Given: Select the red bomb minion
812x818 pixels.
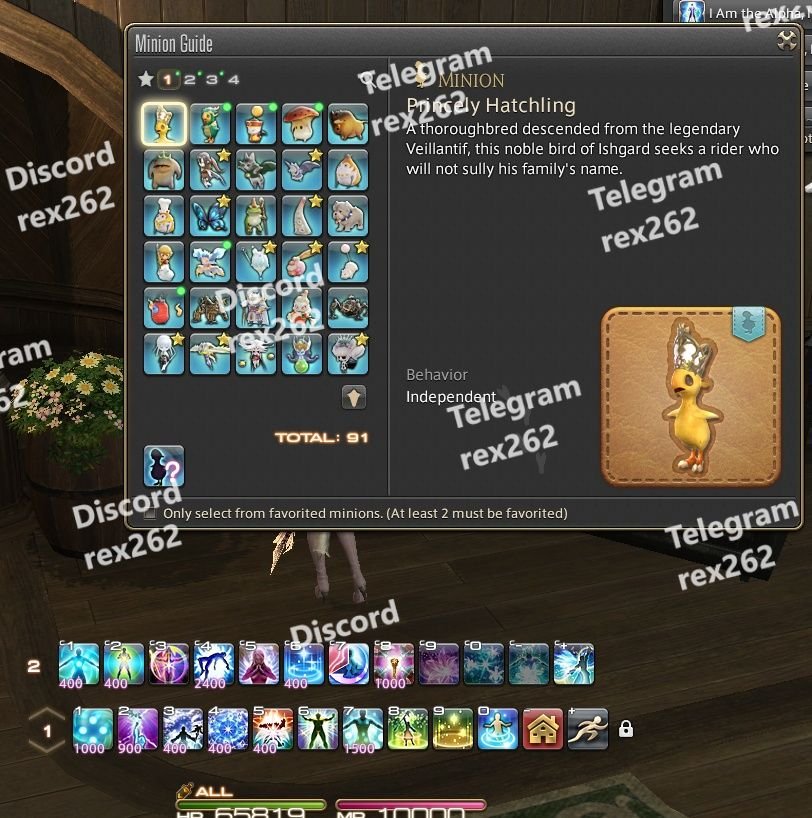Looking at the screenshot, I should (x=164, y=308).
